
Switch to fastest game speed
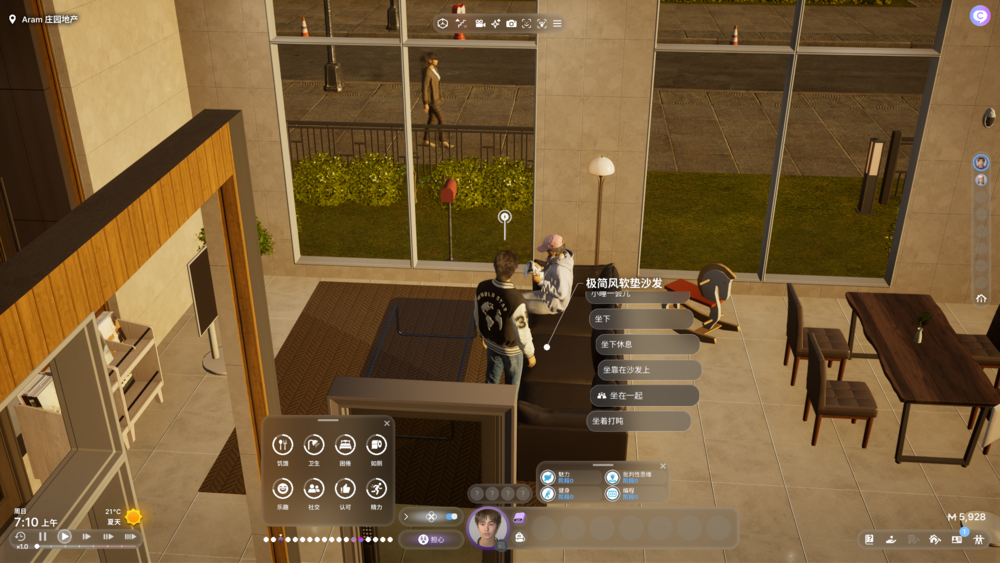pyautogui.click(x=130, y=537)
